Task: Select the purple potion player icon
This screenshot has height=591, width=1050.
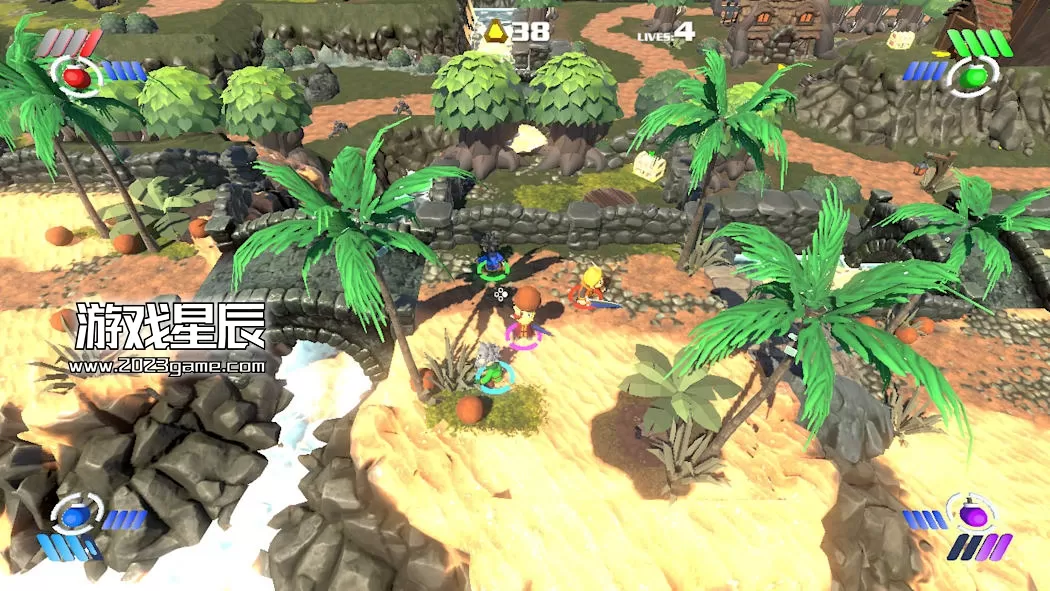Action: click(971, 516)
